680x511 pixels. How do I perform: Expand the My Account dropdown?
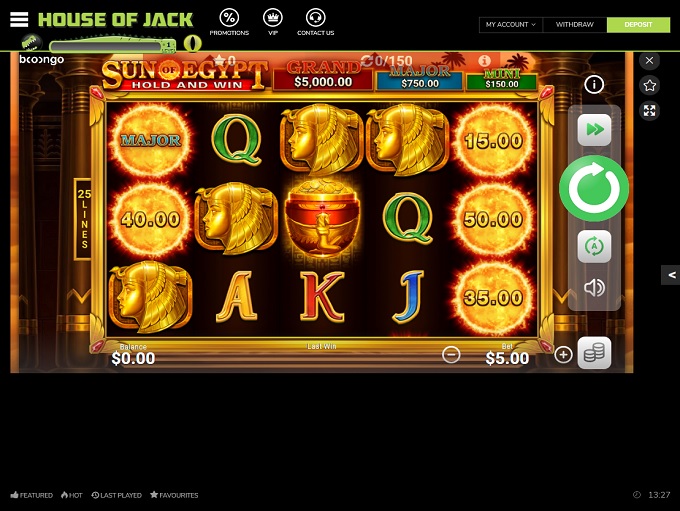click(510, 24)
